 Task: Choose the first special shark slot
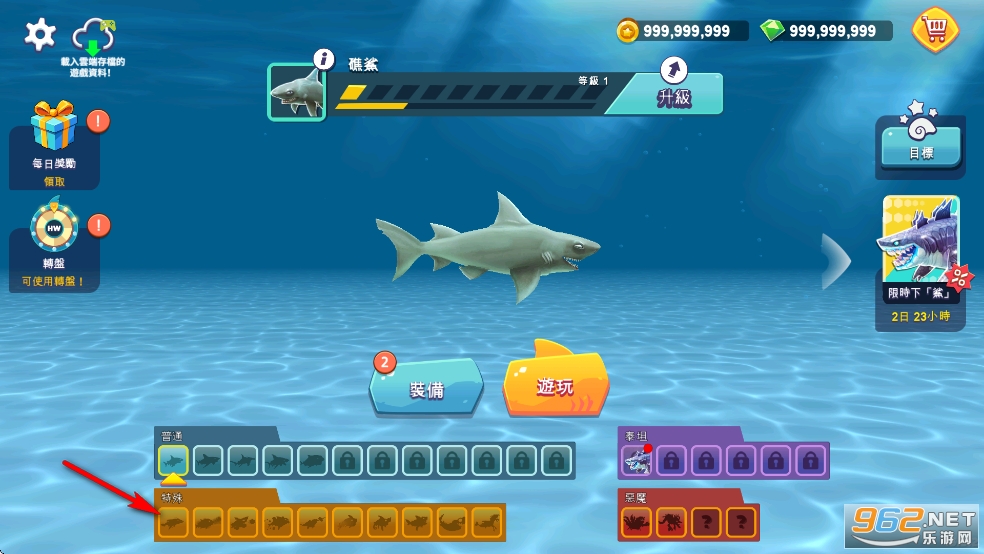[173, 521]
